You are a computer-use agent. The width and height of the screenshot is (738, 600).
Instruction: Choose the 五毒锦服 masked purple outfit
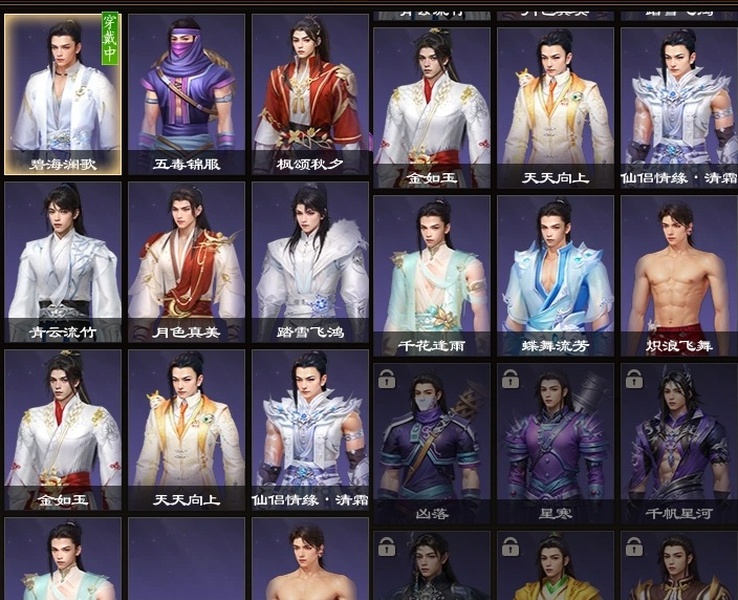click(186, 95)
